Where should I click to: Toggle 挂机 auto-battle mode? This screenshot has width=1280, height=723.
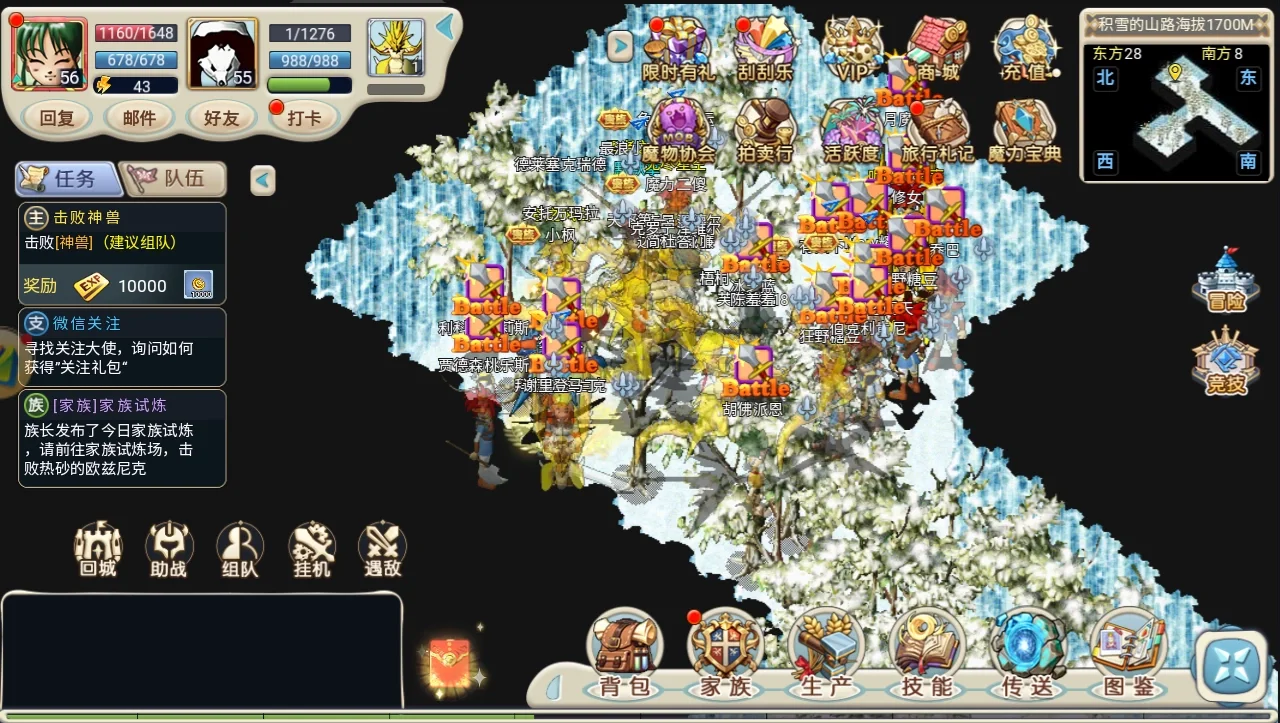point(310,548)
